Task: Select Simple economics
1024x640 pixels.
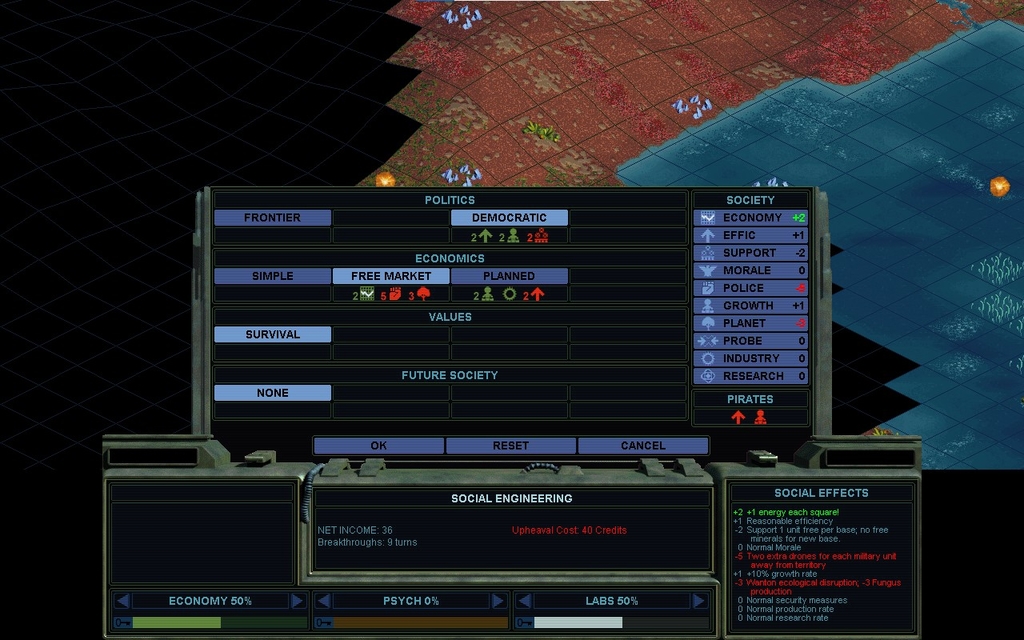Action: [x=272, y=276]
